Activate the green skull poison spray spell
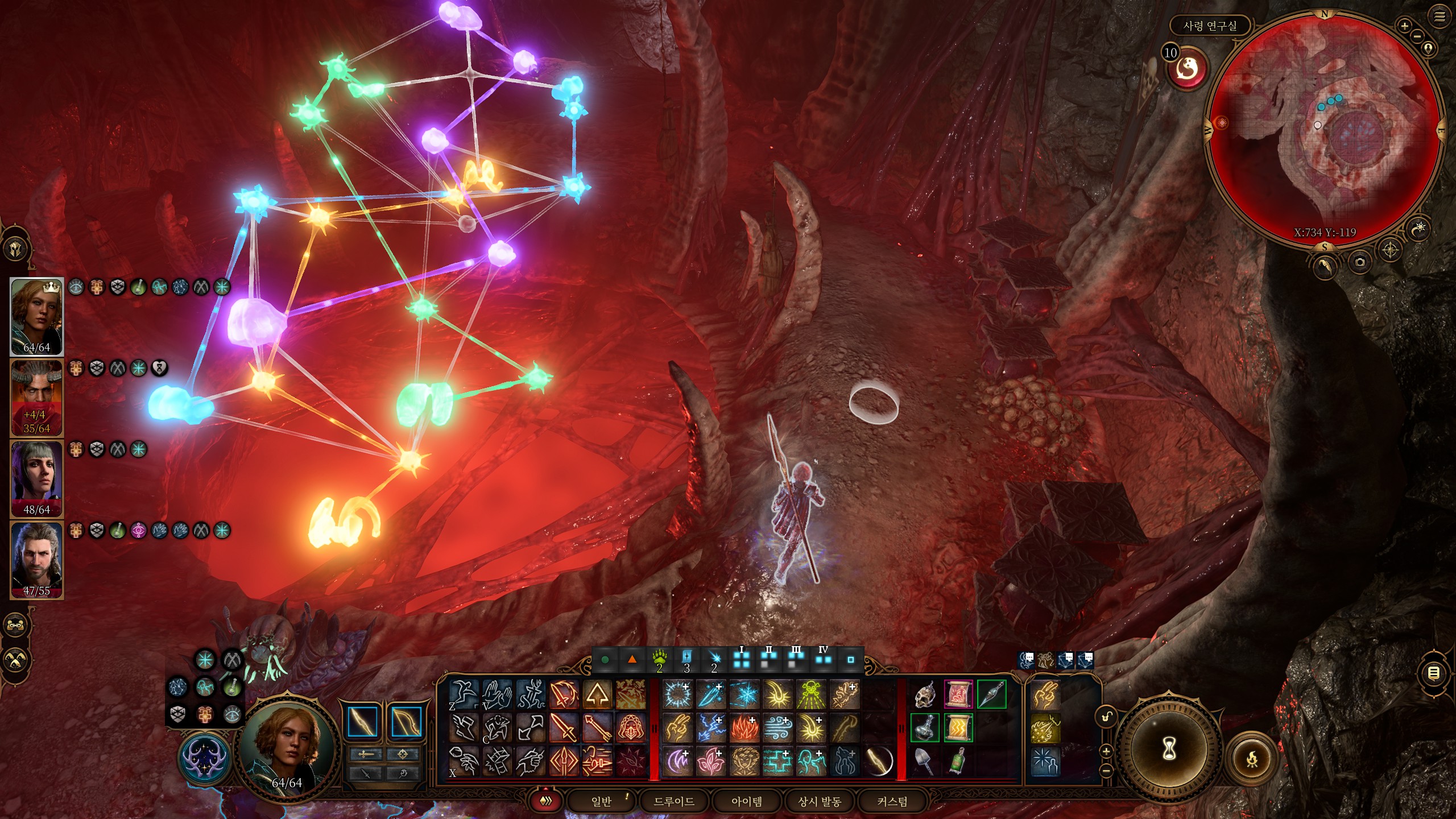 [810, 694]
